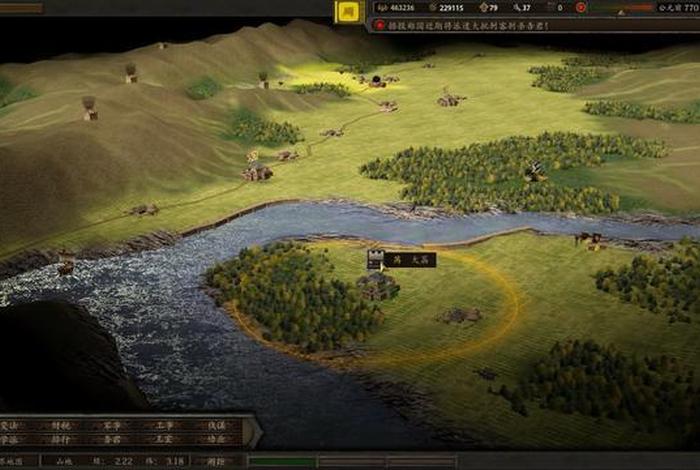Click the yellow square emblem button
This screenshot has height=470, width=700.
coord(348,11)
